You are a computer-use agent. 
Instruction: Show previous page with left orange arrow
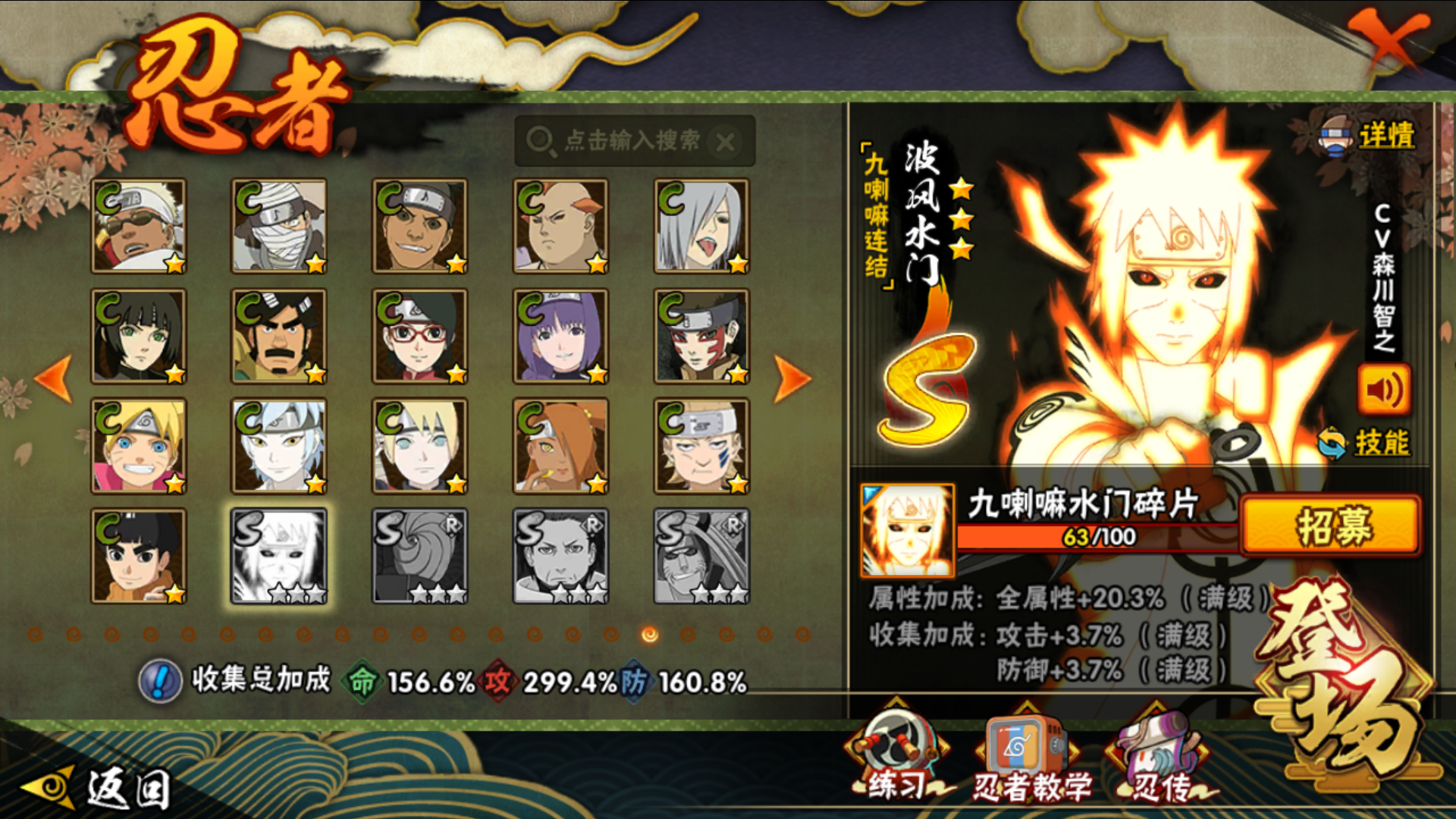click(x=55, y=378)
